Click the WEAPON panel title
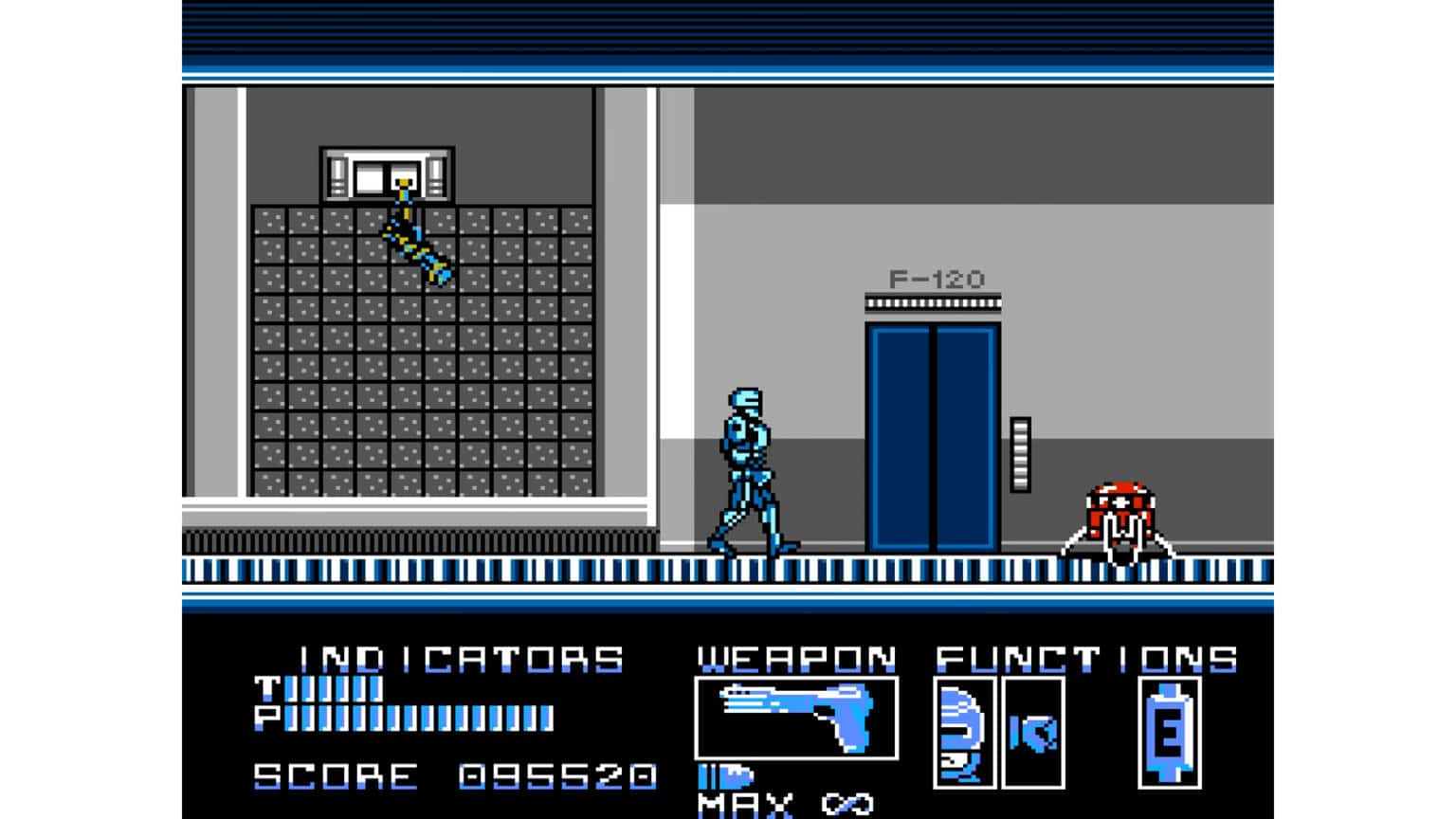 pyautogui.click(x=794, y=657)
